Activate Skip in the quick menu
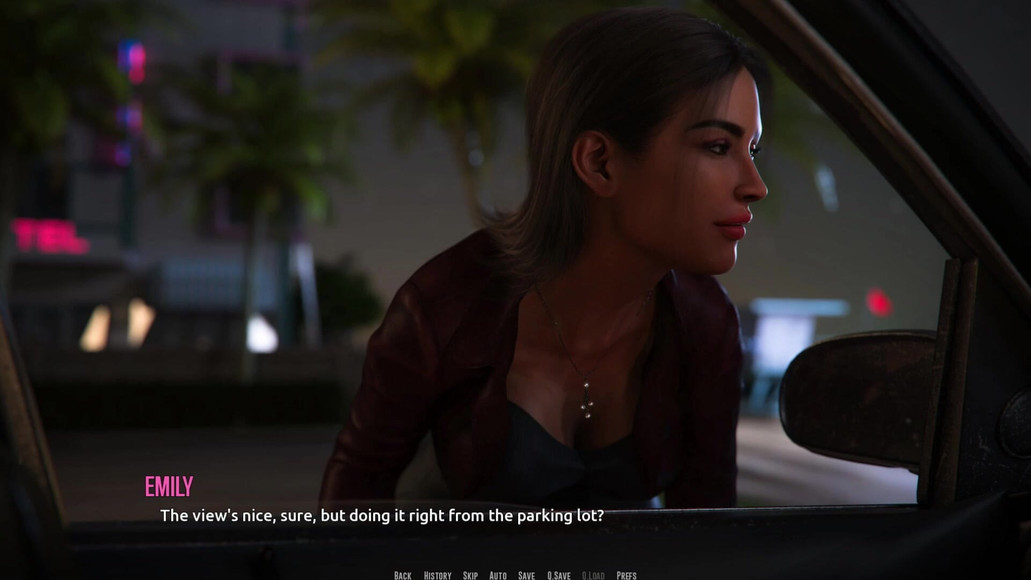Viewport: 1031px width, 580px height. pyautogui.click(x=470, y=575)
